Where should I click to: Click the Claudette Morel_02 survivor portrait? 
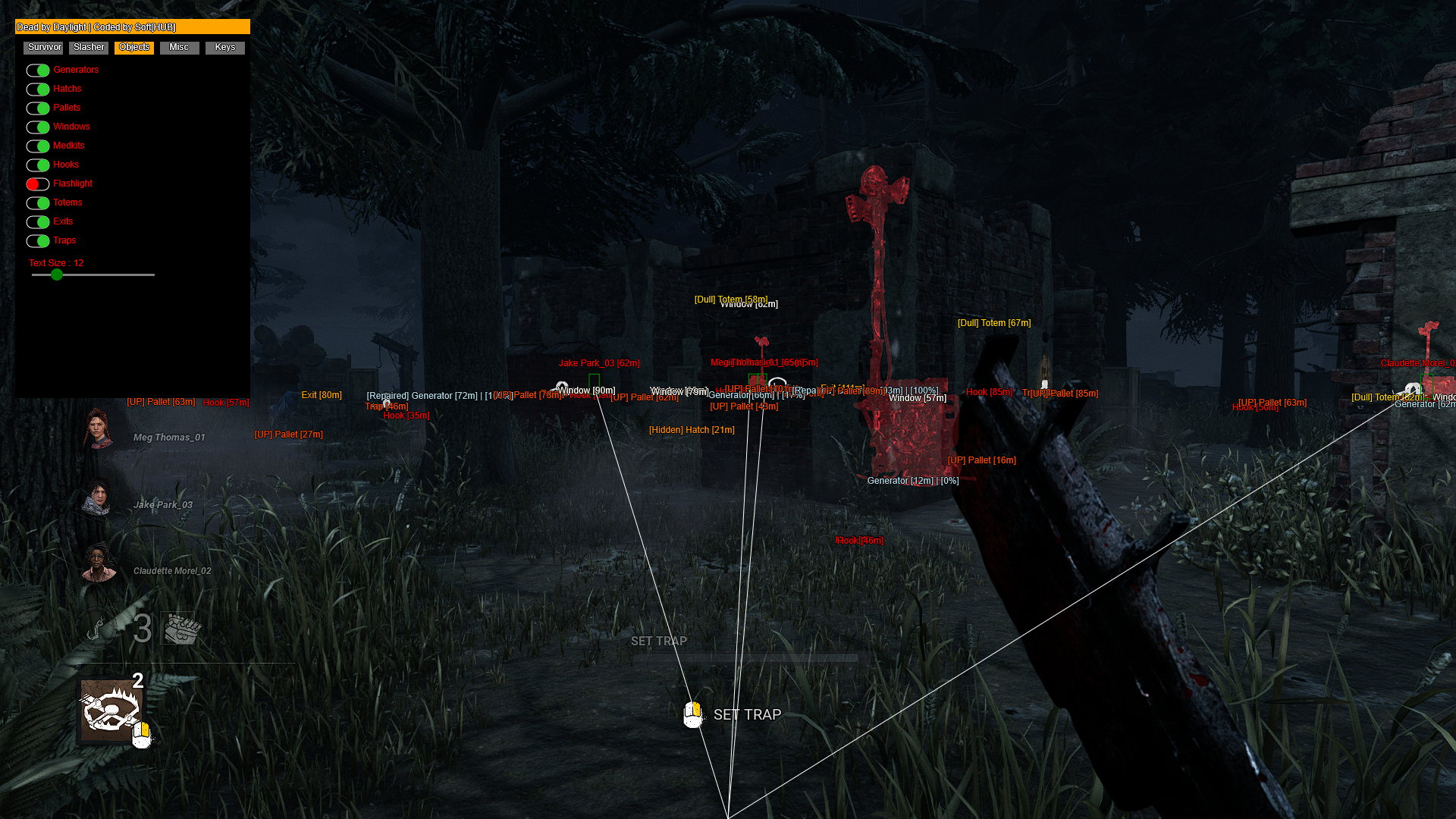(97, 560)
